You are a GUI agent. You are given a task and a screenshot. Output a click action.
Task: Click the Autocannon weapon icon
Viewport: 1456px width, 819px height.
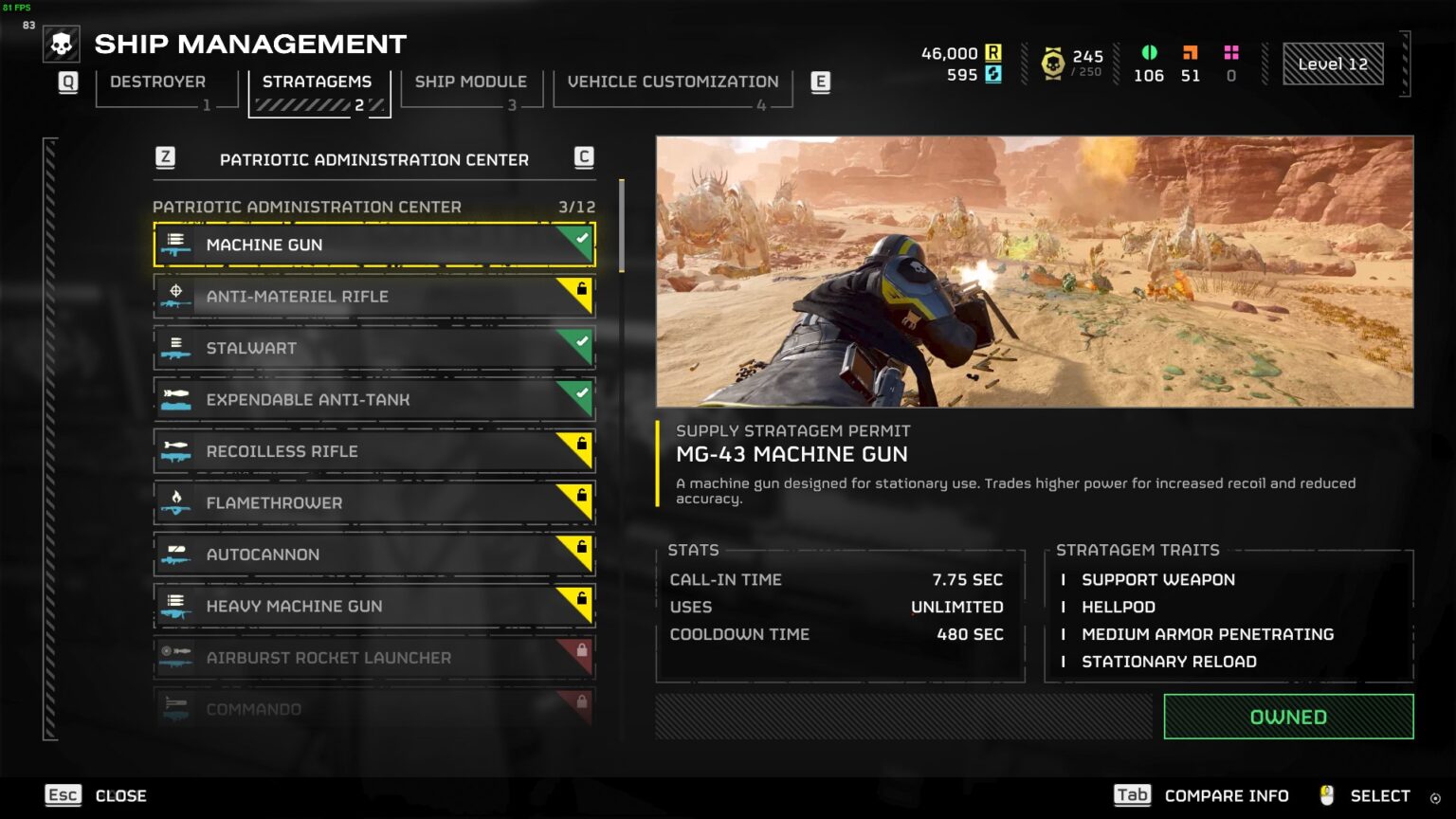tap(176, 555)
